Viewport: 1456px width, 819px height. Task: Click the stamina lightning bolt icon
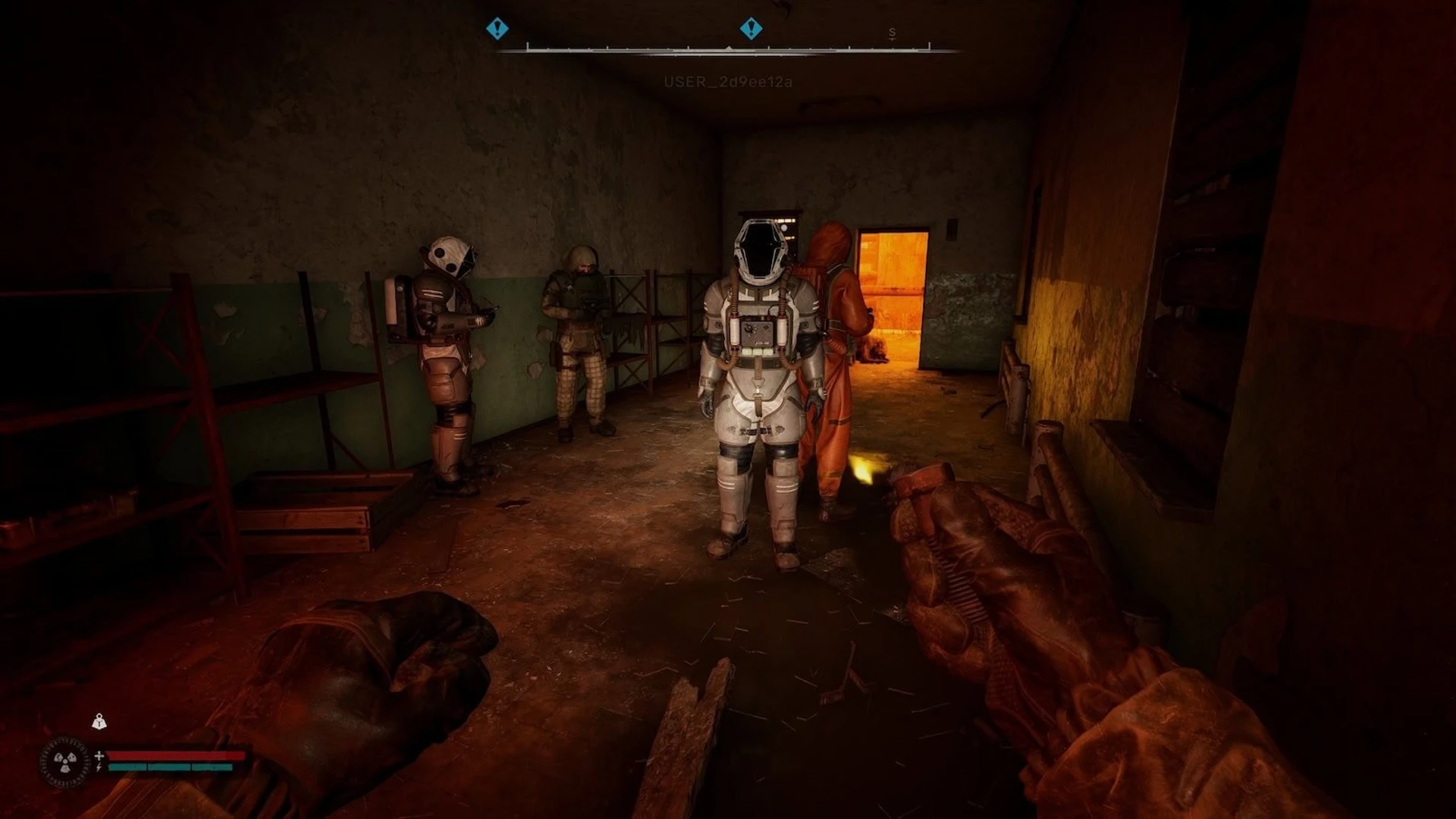pos(99,767)
